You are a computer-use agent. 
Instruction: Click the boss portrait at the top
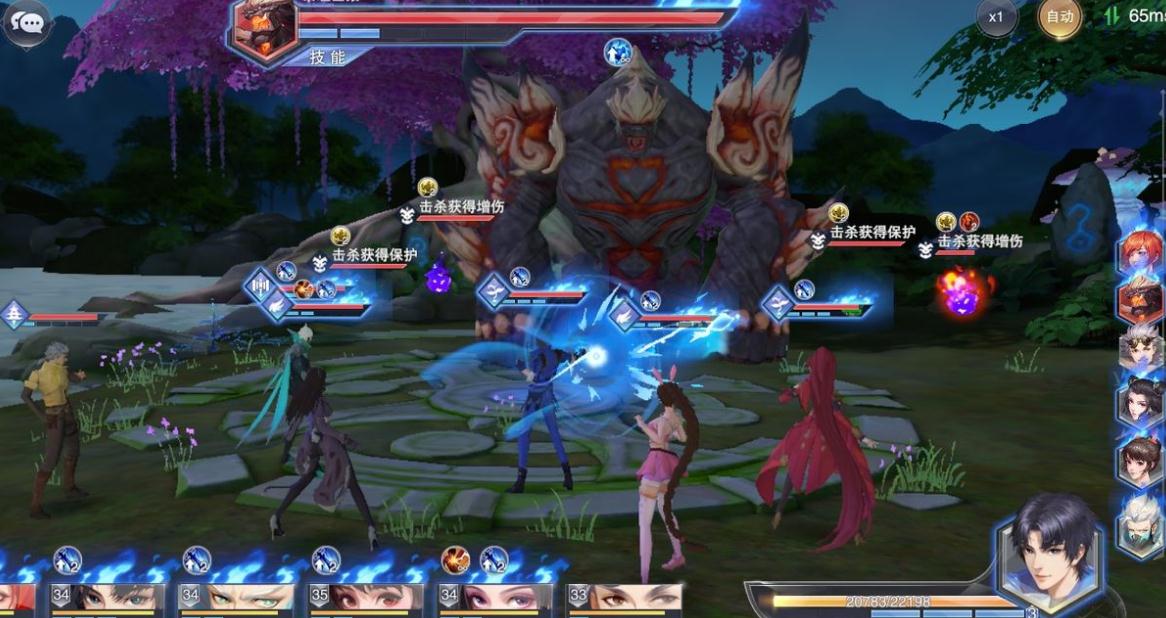click(263, 28)
